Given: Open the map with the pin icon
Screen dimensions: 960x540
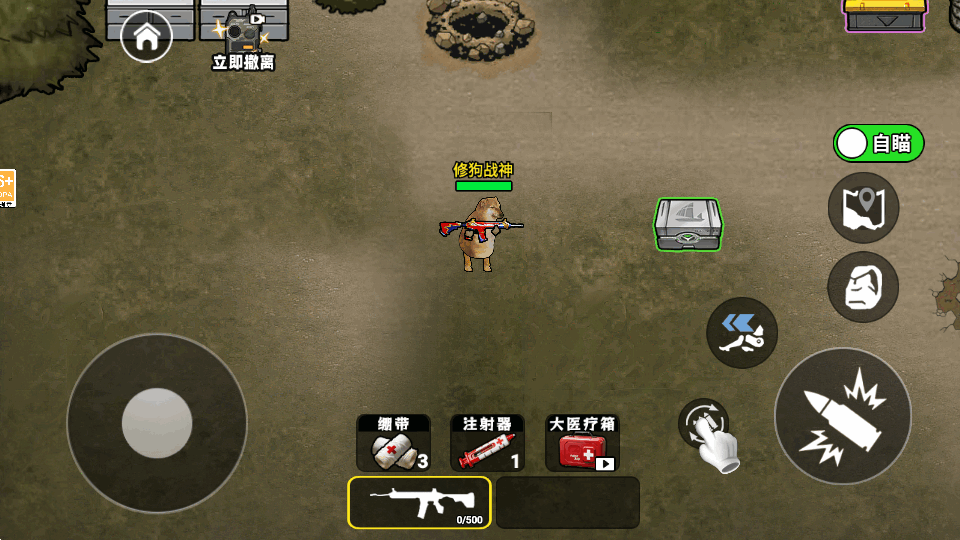Looking at the screenshot, I should coord(863,207).
